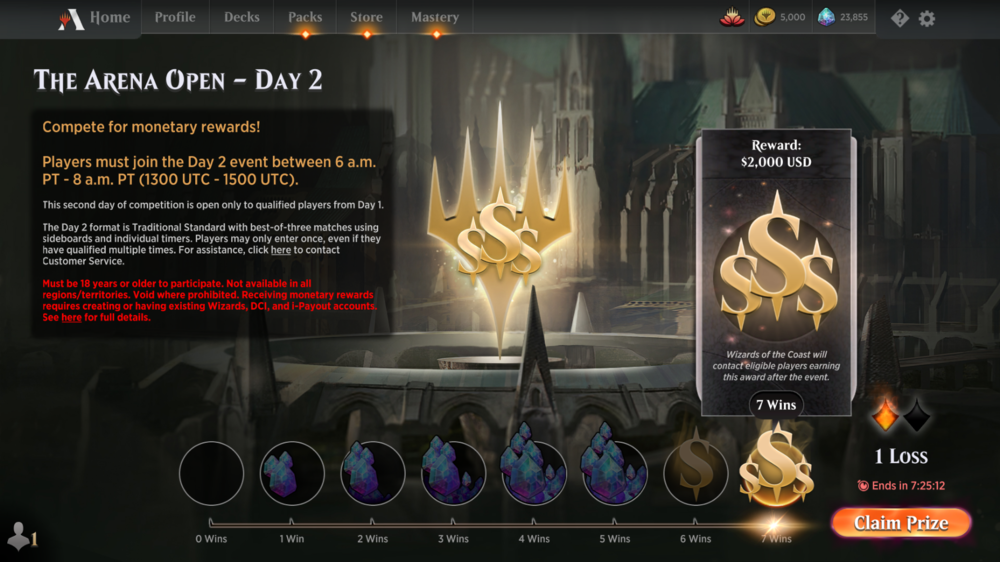Switch to the Decks tab
The width and height of the screenshot is (1000, 562).
pyautogui.click(x=242, y=18)
